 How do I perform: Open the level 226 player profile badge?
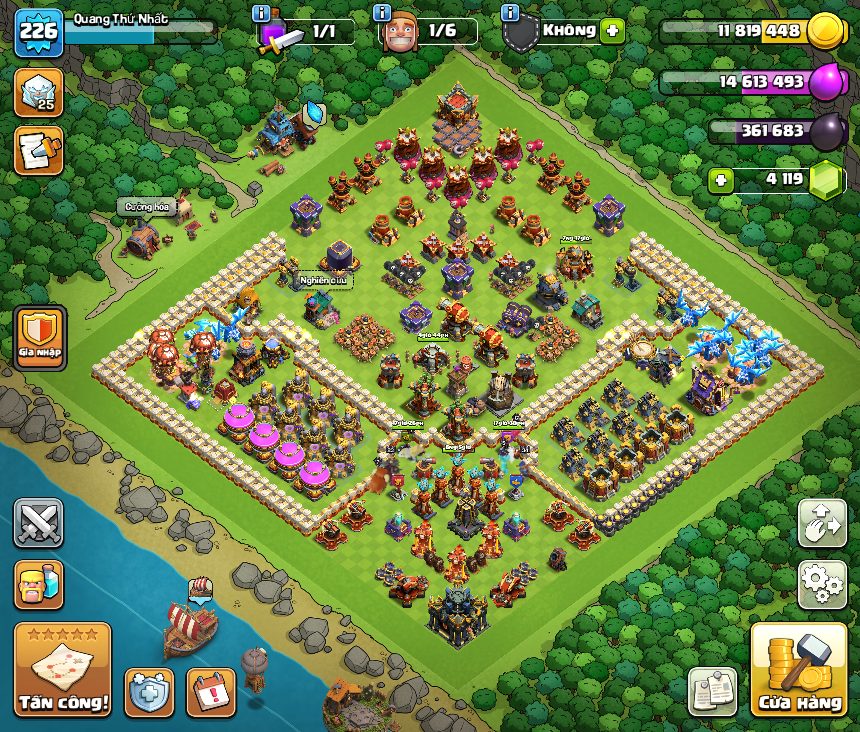(x=39, y=33)
